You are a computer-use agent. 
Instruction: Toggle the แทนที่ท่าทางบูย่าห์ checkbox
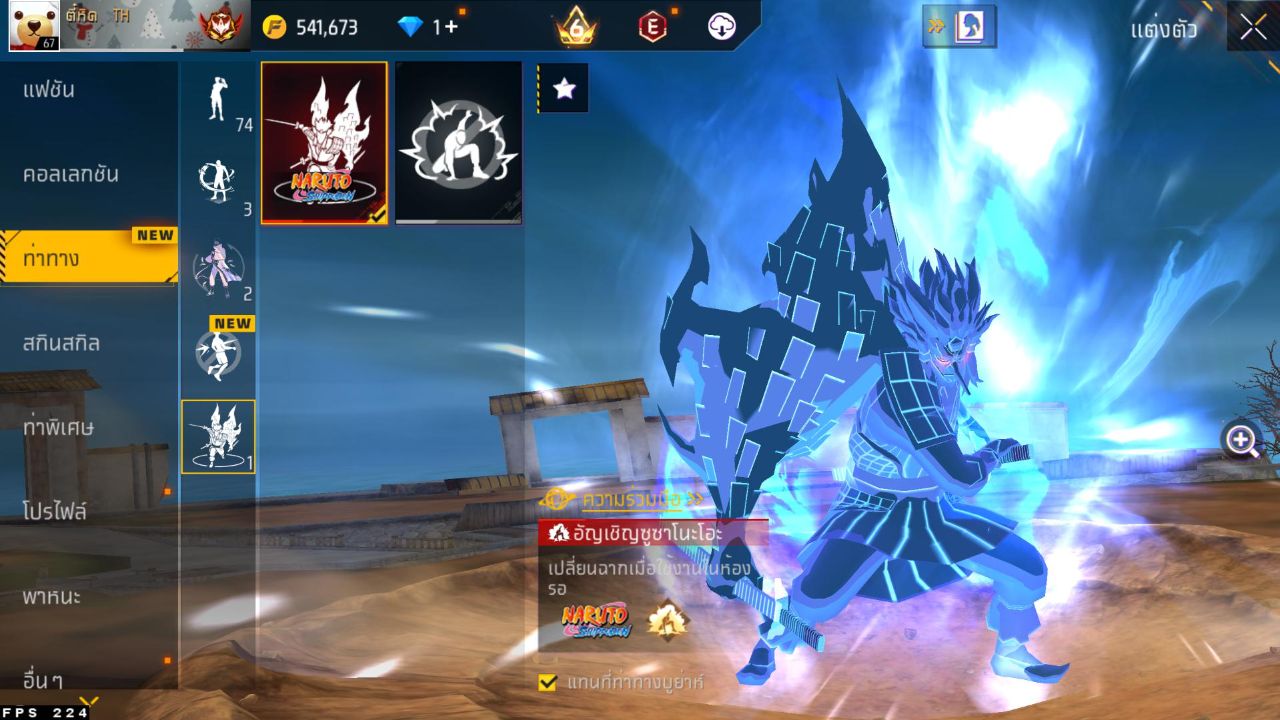click(x=547, y=682)
